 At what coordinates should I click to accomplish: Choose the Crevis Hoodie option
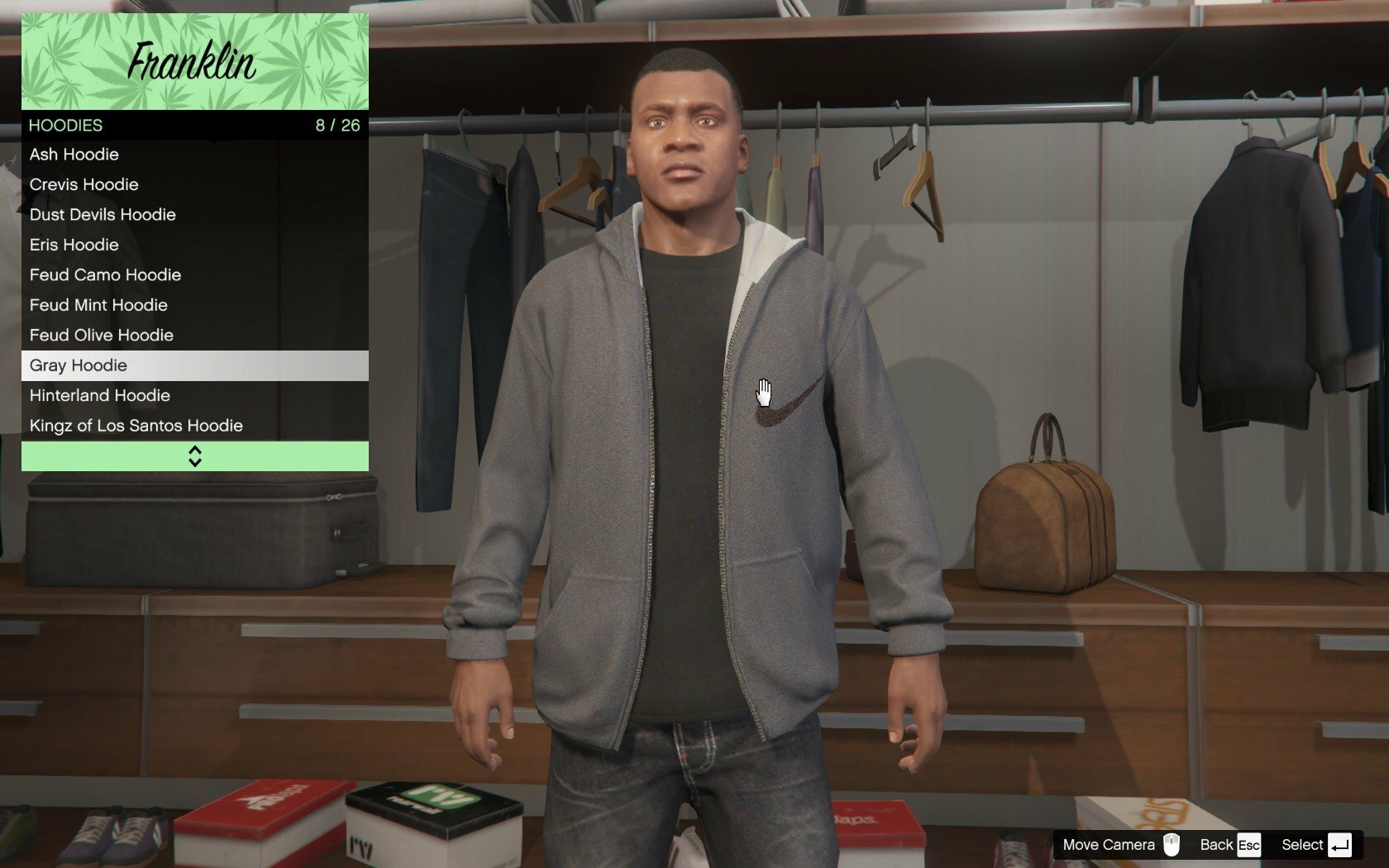coord(194,184)
